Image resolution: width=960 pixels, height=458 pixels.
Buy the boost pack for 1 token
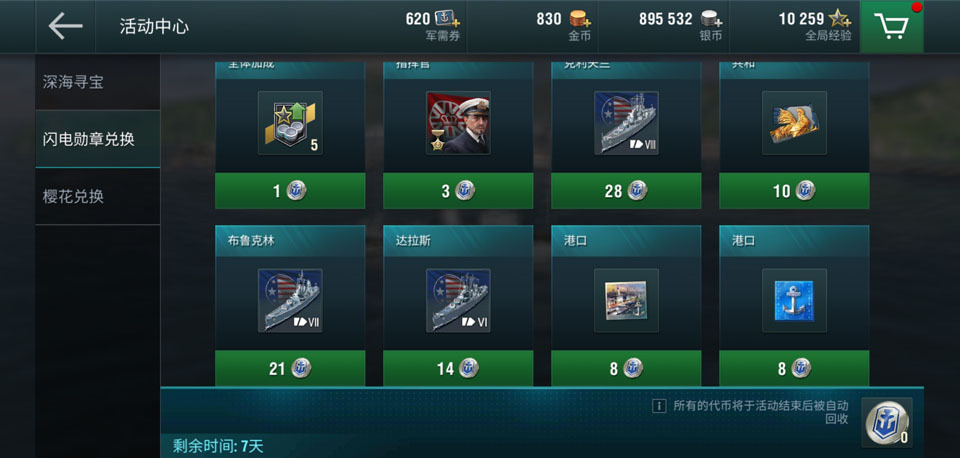point(290,191)
